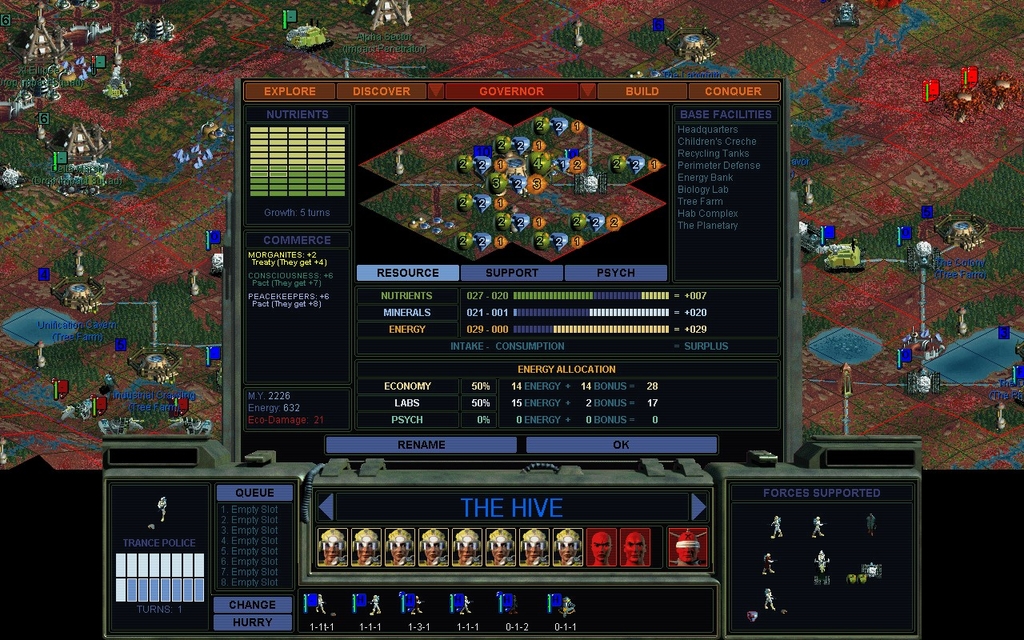Hurry the current production
This screenshot has height=640, width=1024.
252,622
